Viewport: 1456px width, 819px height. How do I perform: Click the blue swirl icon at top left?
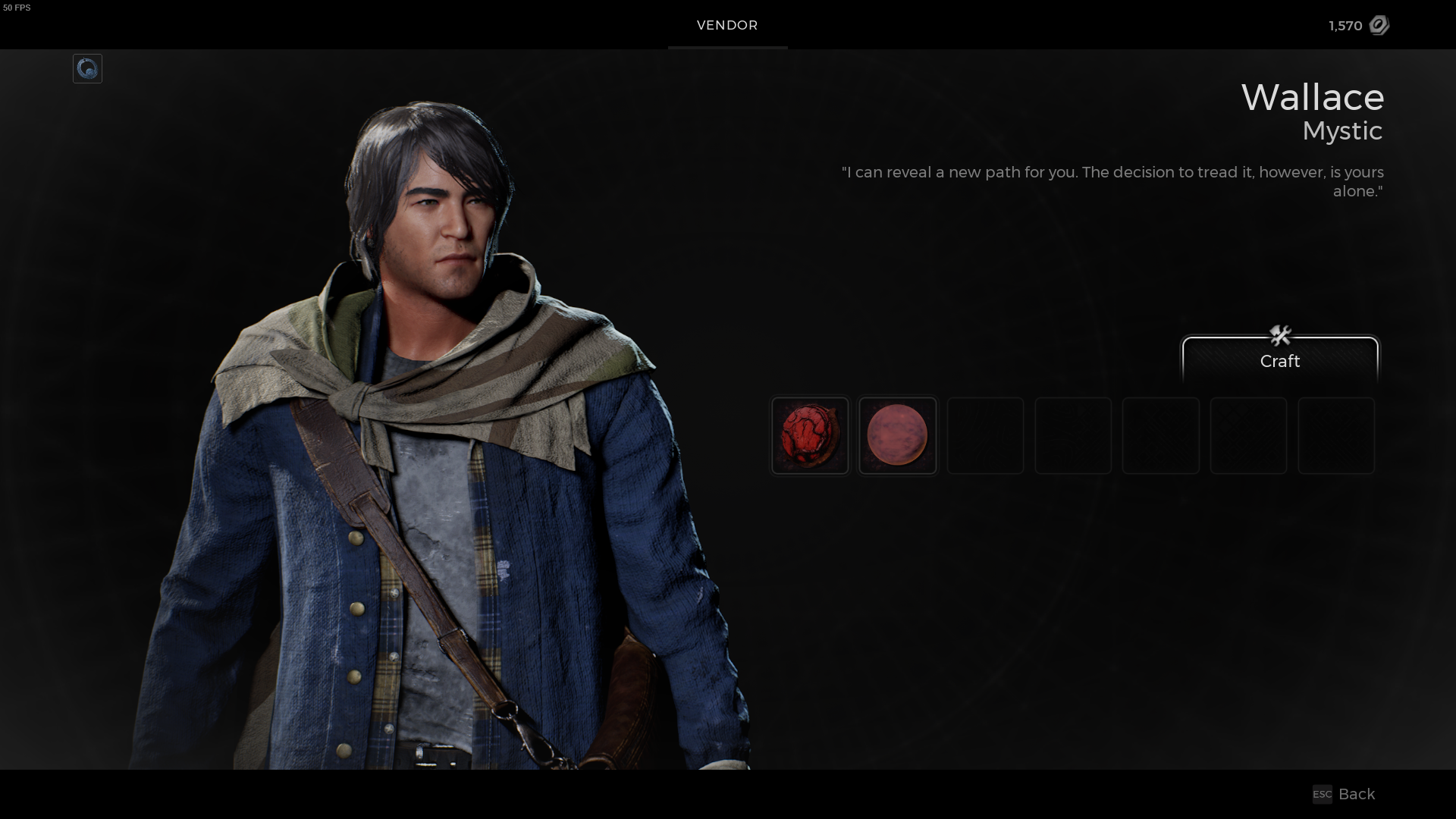point(87,69)
